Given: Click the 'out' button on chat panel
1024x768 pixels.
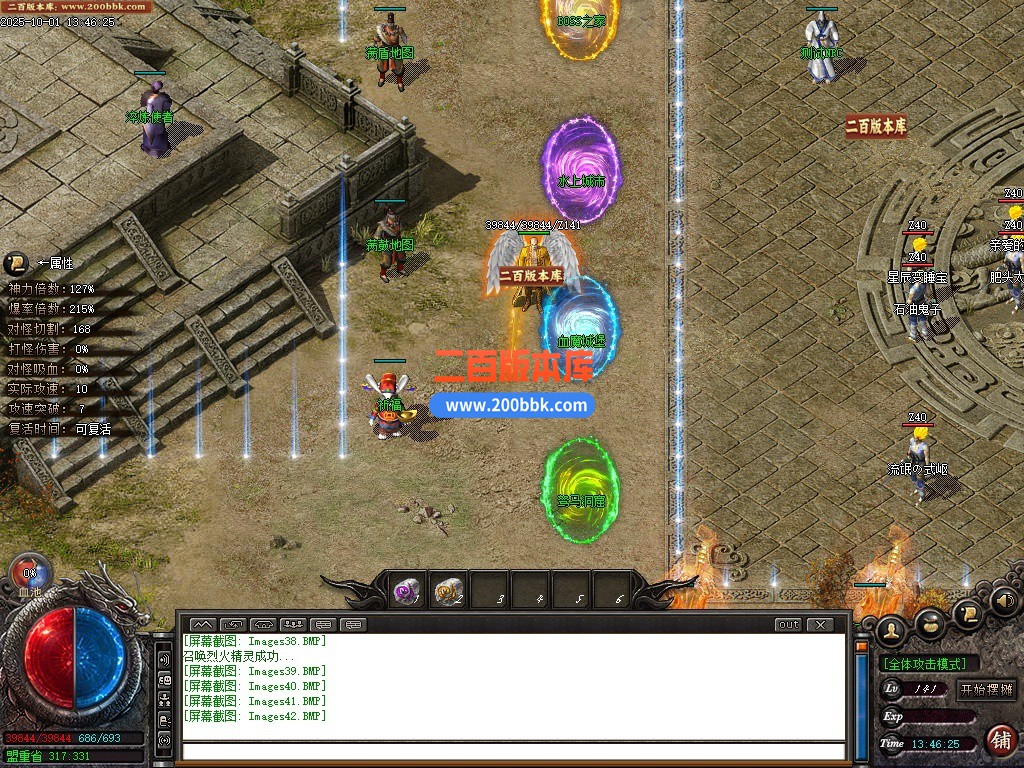Looking at the screenshot, I should (x=788, y=624).
